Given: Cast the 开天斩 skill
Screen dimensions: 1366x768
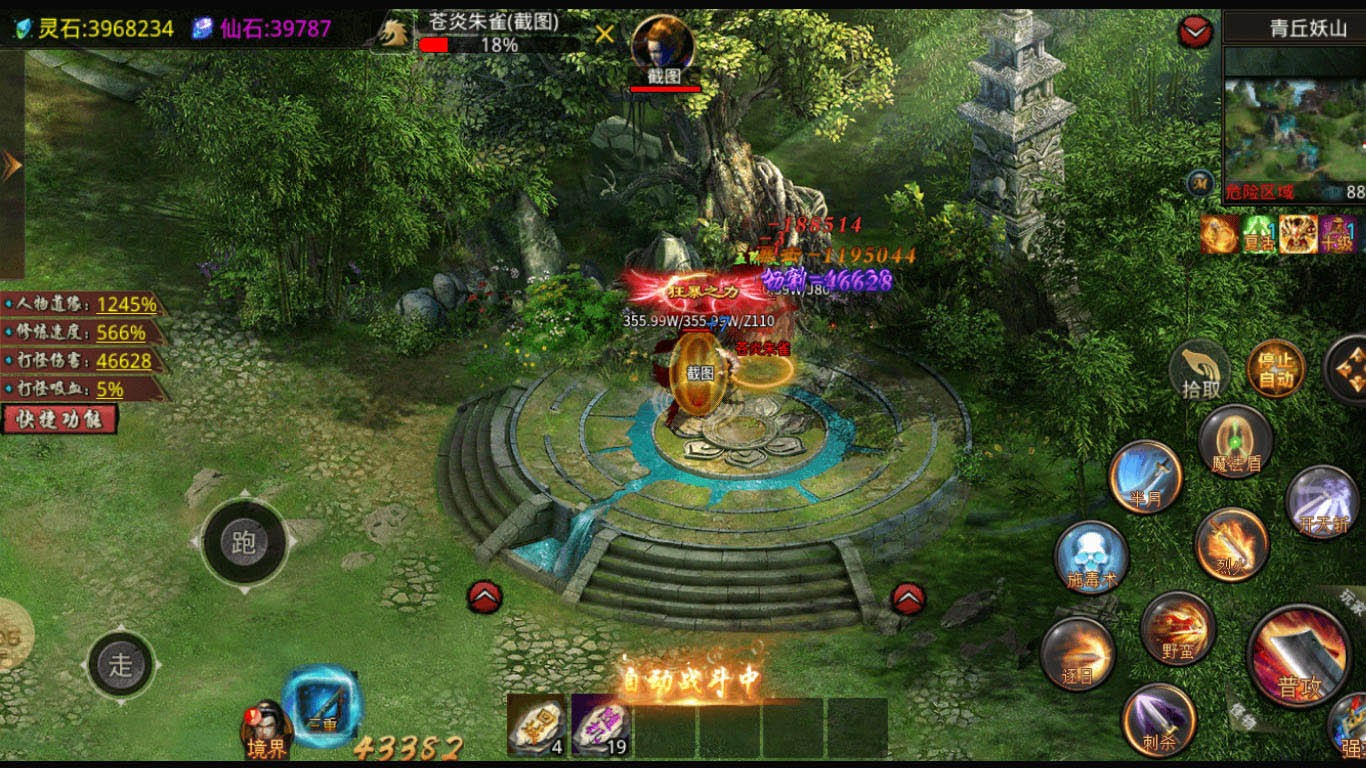Looking at the screenshot, I should click(1322, 502).
